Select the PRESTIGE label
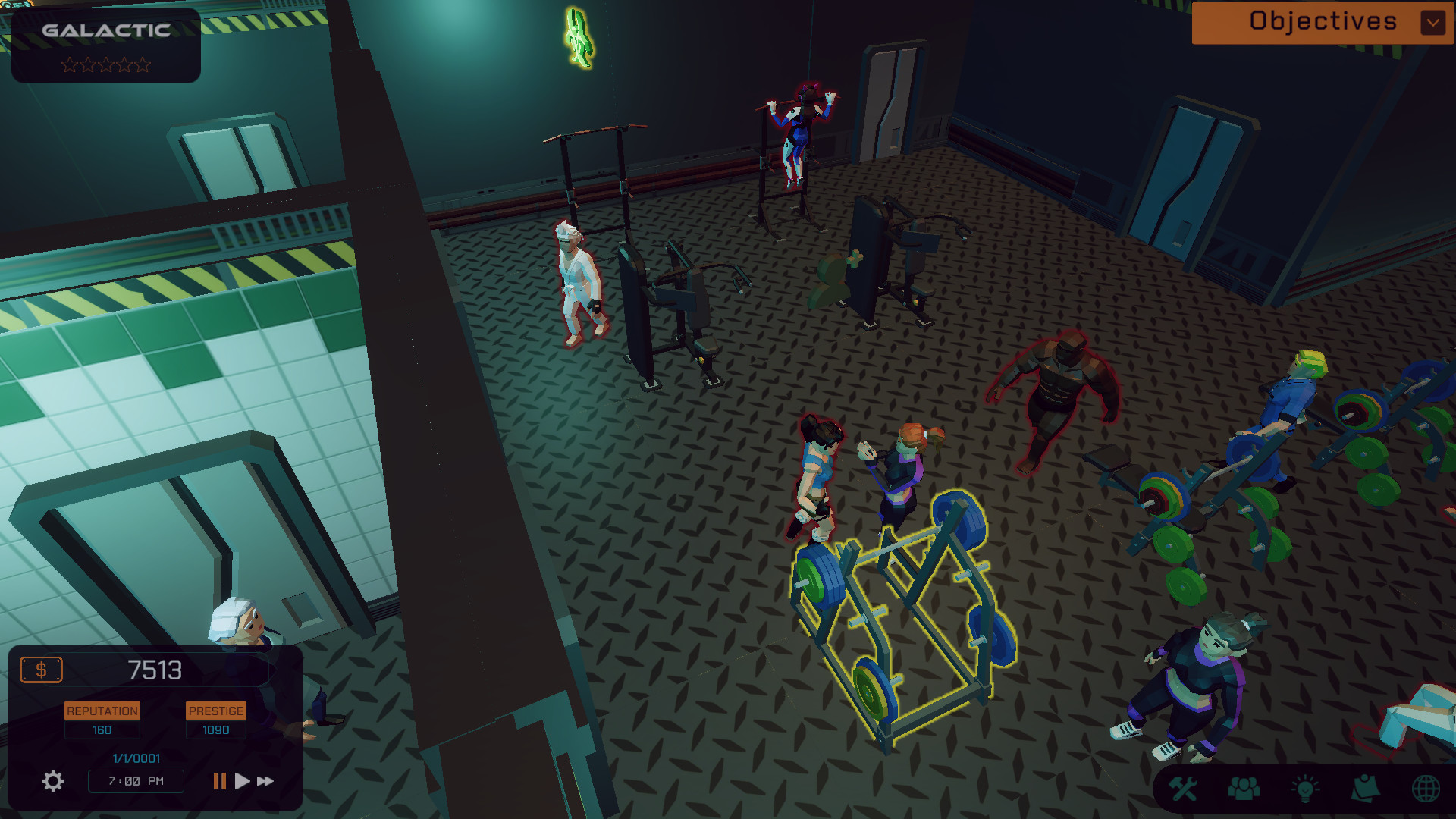1456x819 pixels. coord(215,711)
